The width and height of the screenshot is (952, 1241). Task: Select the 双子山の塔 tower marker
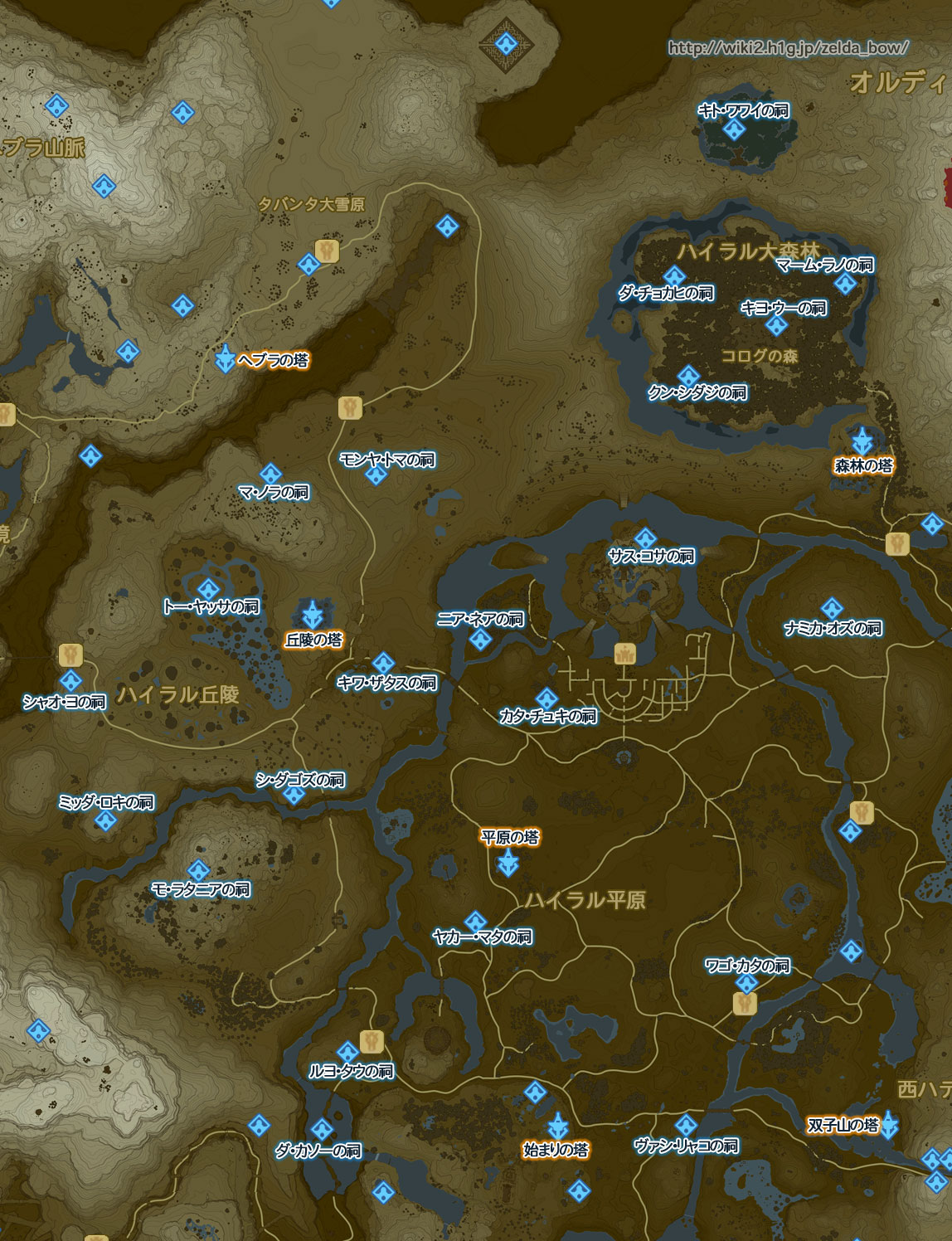click(888, 1125)
